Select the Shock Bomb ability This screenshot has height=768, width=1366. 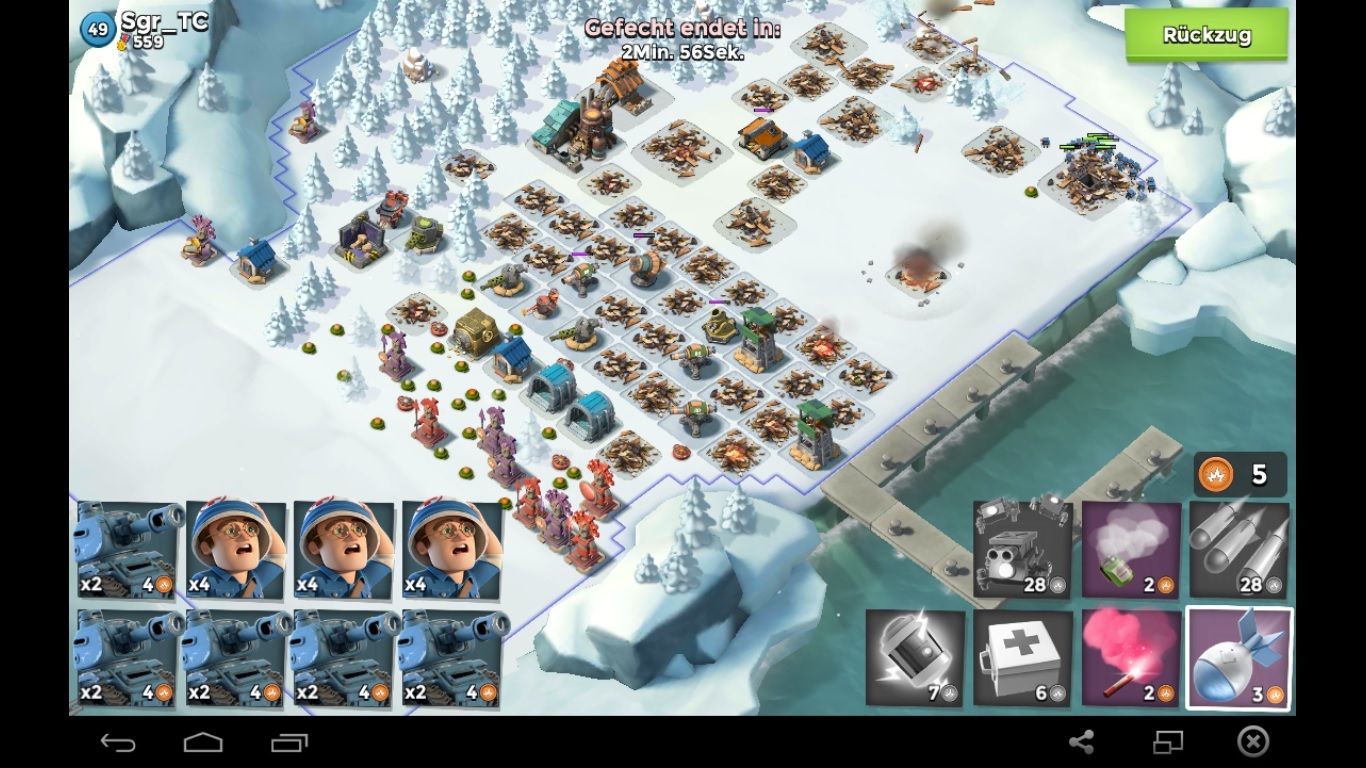[x=915, y=658]
